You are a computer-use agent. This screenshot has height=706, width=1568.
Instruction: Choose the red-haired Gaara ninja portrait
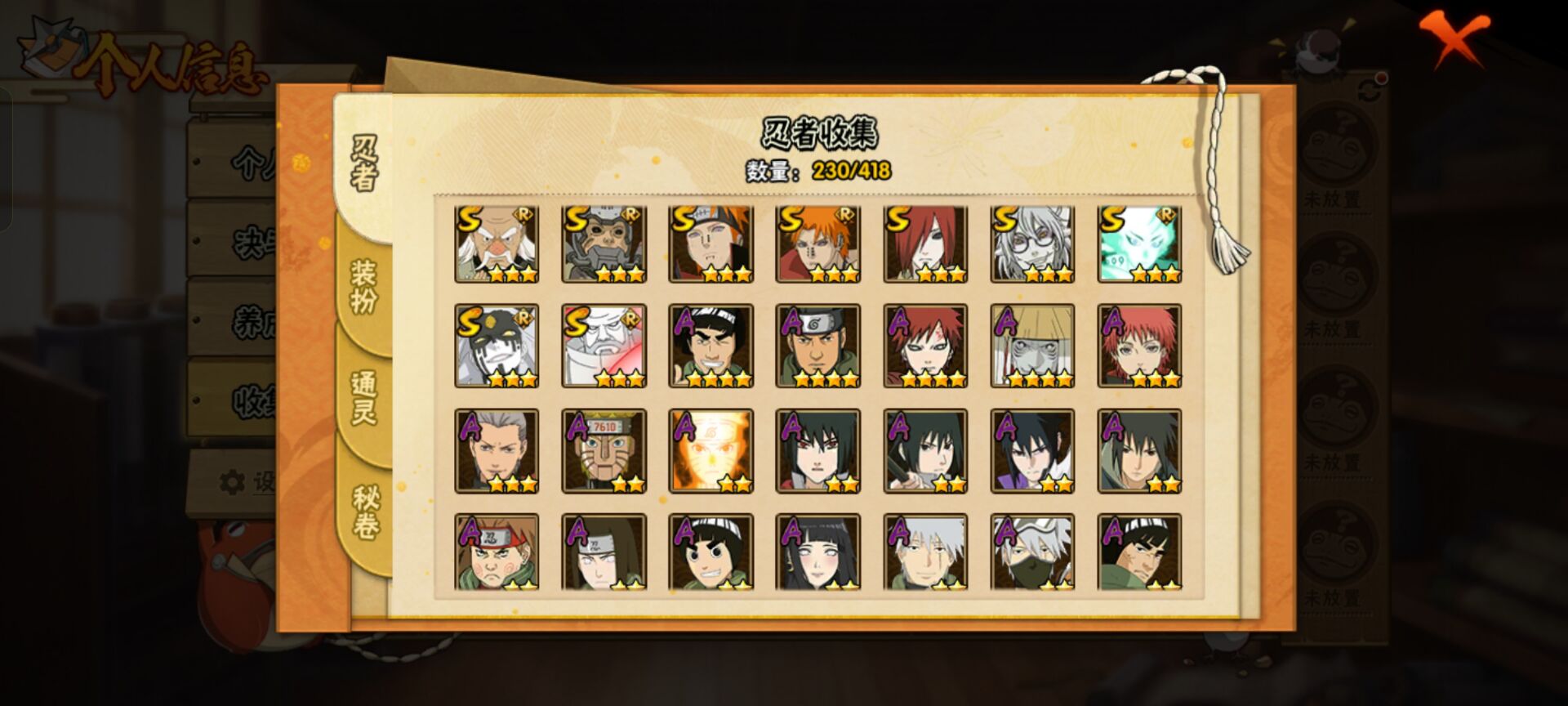(x=925, y=346)
